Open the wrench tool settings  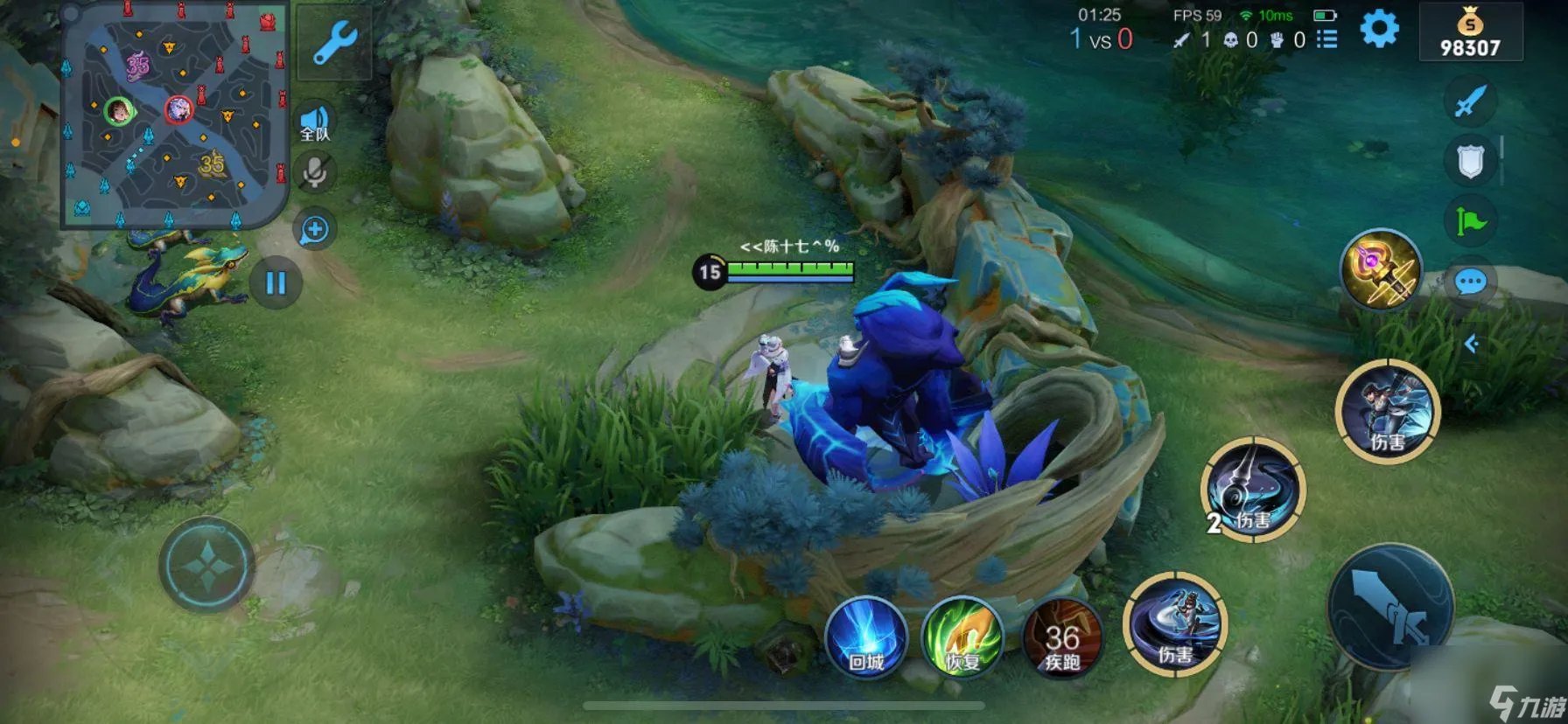coord(332,42)
